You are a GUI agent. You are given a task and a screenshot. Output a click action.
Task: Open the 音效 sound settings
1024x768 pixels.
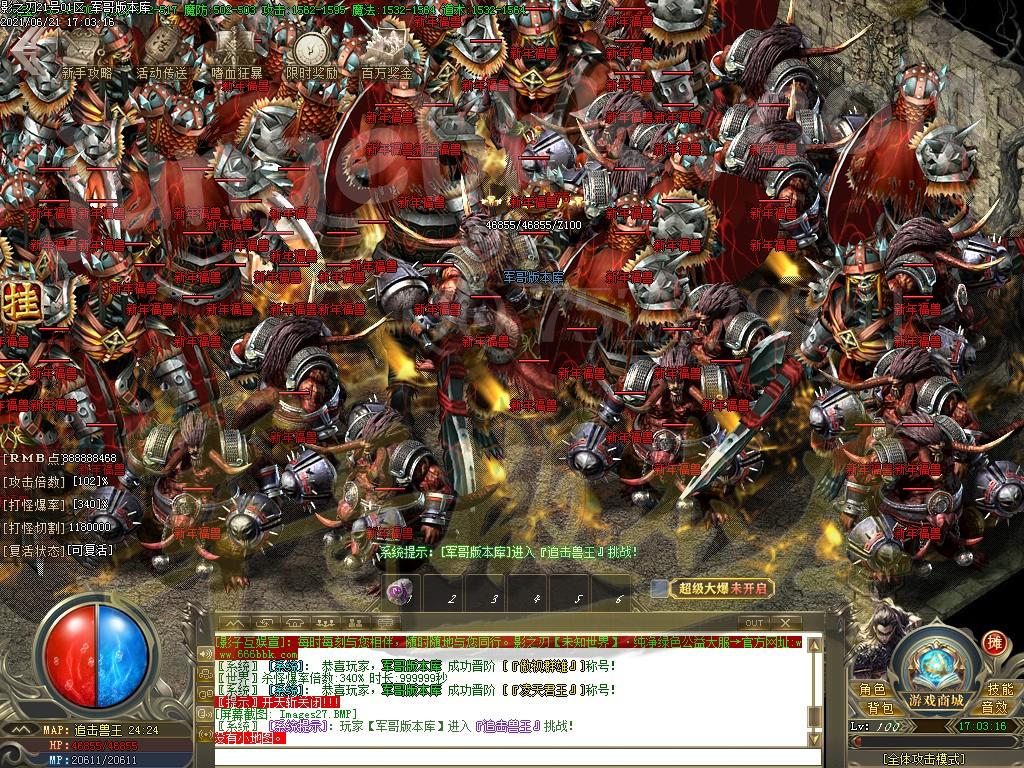tap(993, 708)
